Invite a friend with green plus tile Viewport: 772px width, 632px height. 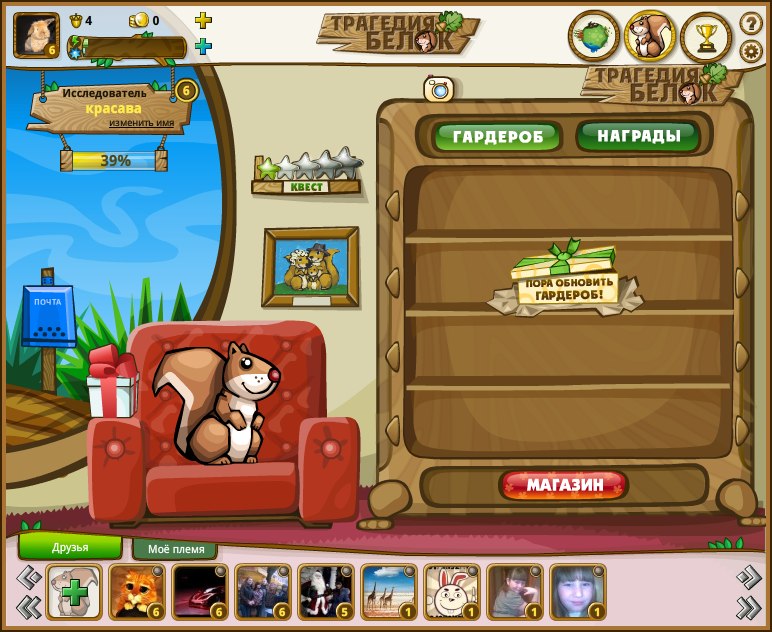pos(74,592)
